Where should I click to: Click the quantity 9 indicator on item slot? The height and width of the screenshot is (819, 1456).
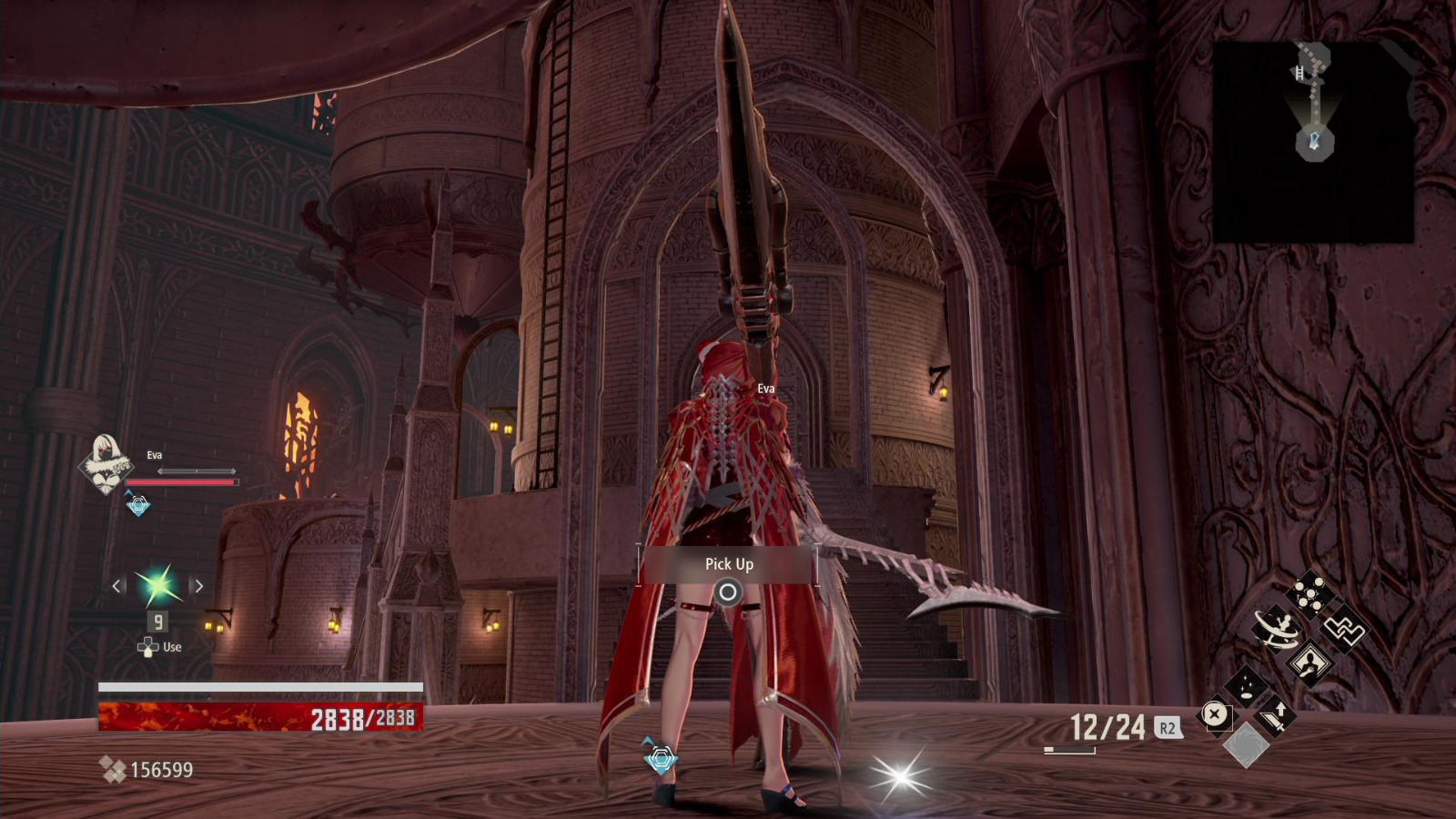pyautogui.click(x=157, y=622)
